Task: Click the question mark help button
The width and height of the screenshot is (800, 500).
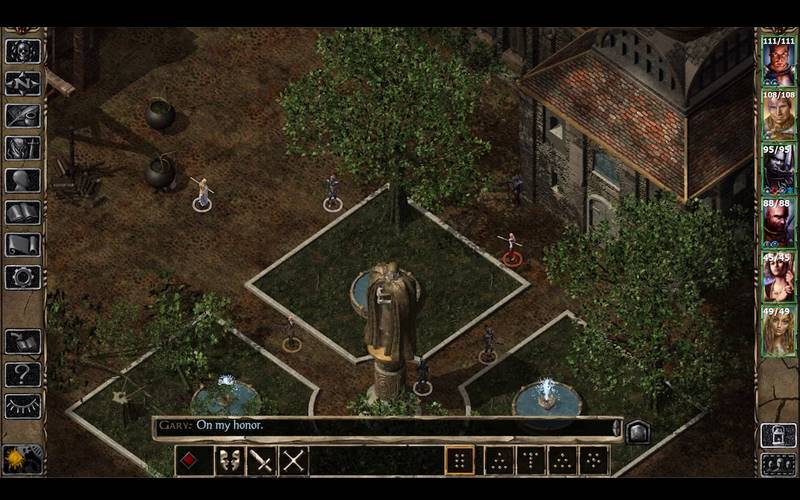Action: 22,374
